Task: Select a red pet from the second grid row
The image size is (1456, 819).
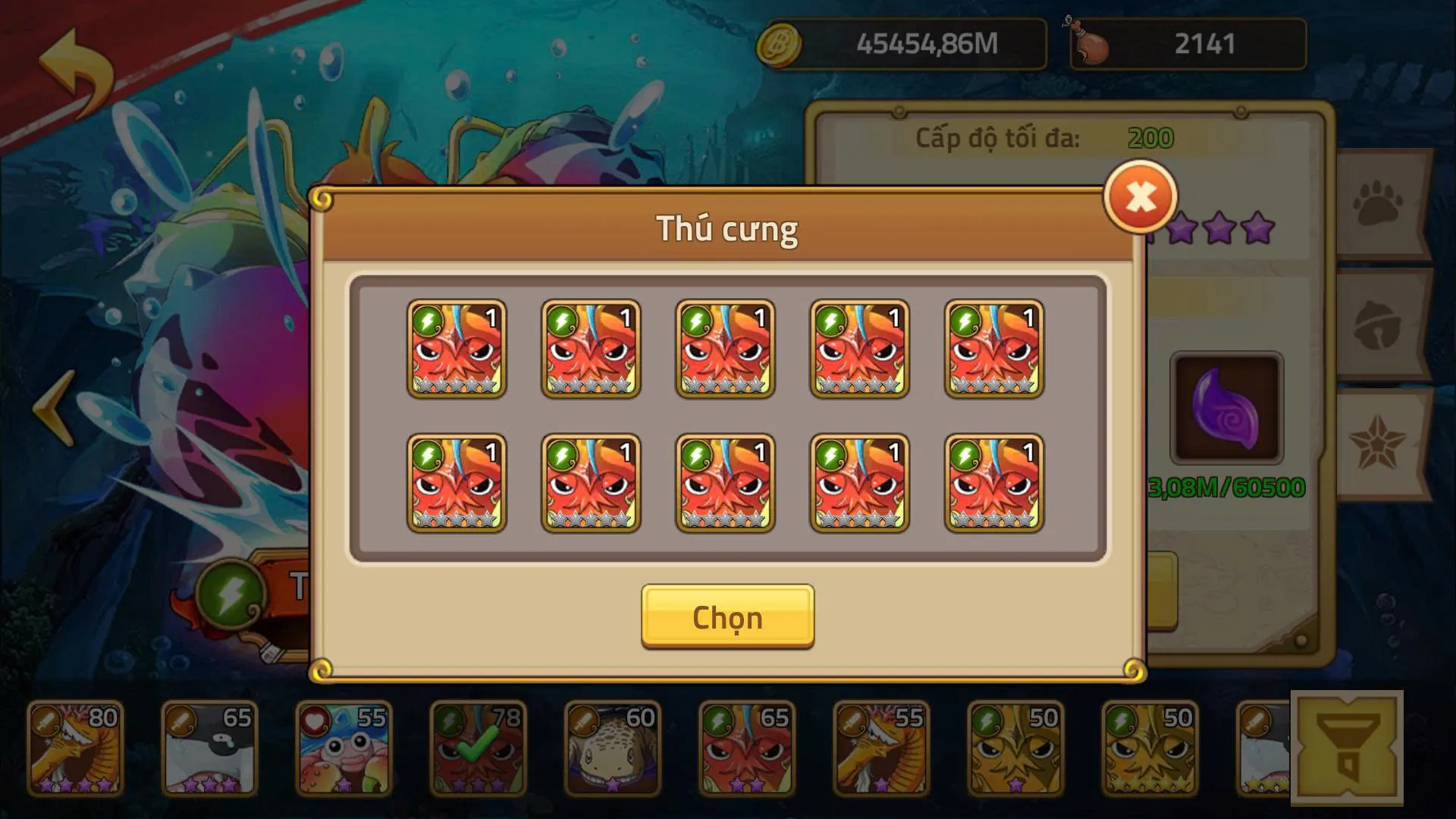Action: [x=457, y=483]
